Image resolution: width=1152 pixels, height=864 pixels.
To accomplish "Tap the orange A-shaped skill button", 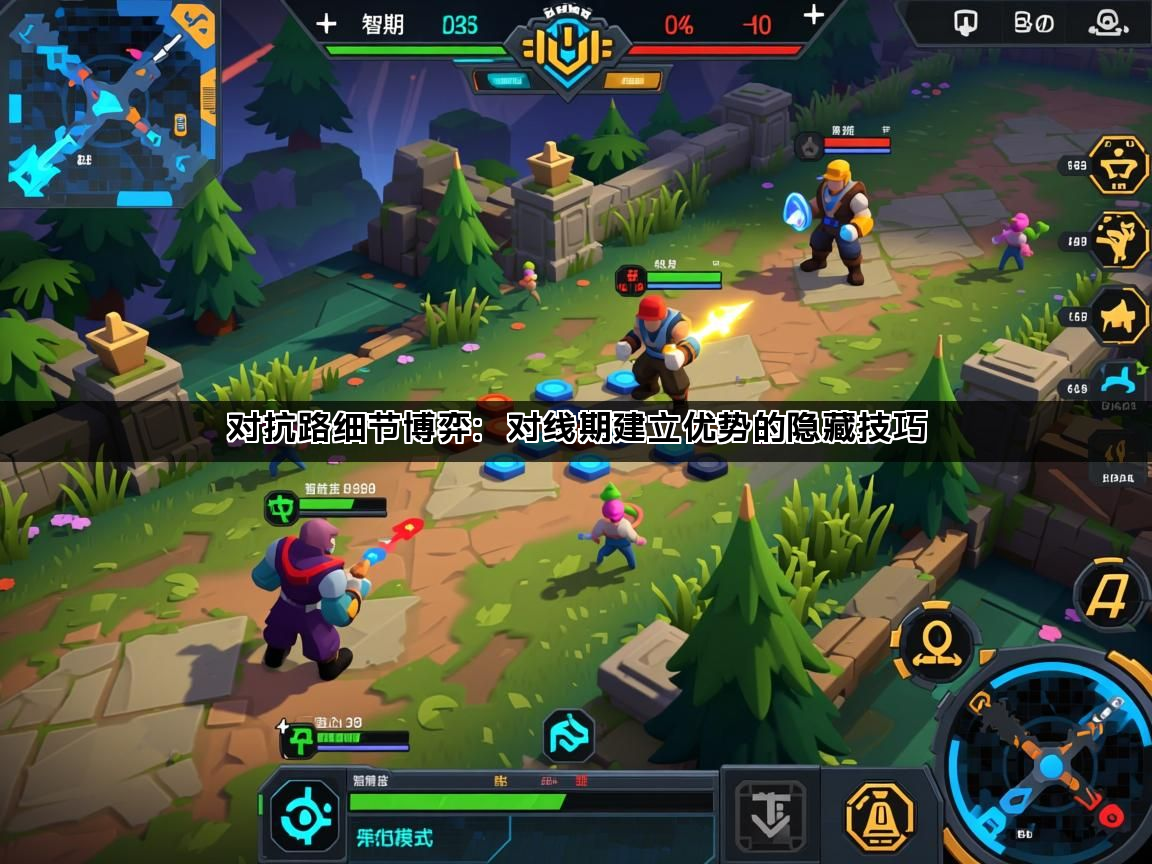I will tap(1108, 595).
